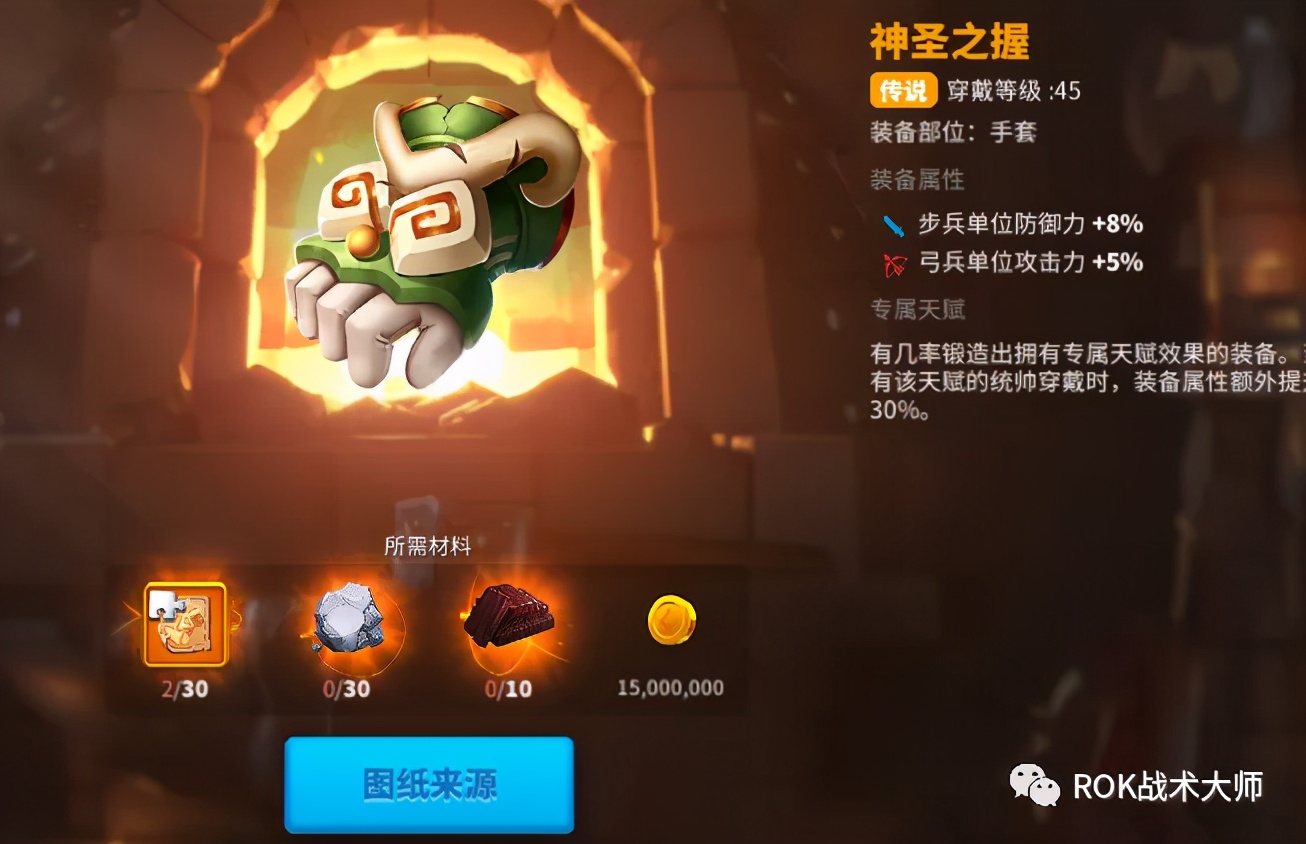The image size is (1306, 844).
Task: Click the 15,000,000 gold cost text
Action: click(667, 687)
